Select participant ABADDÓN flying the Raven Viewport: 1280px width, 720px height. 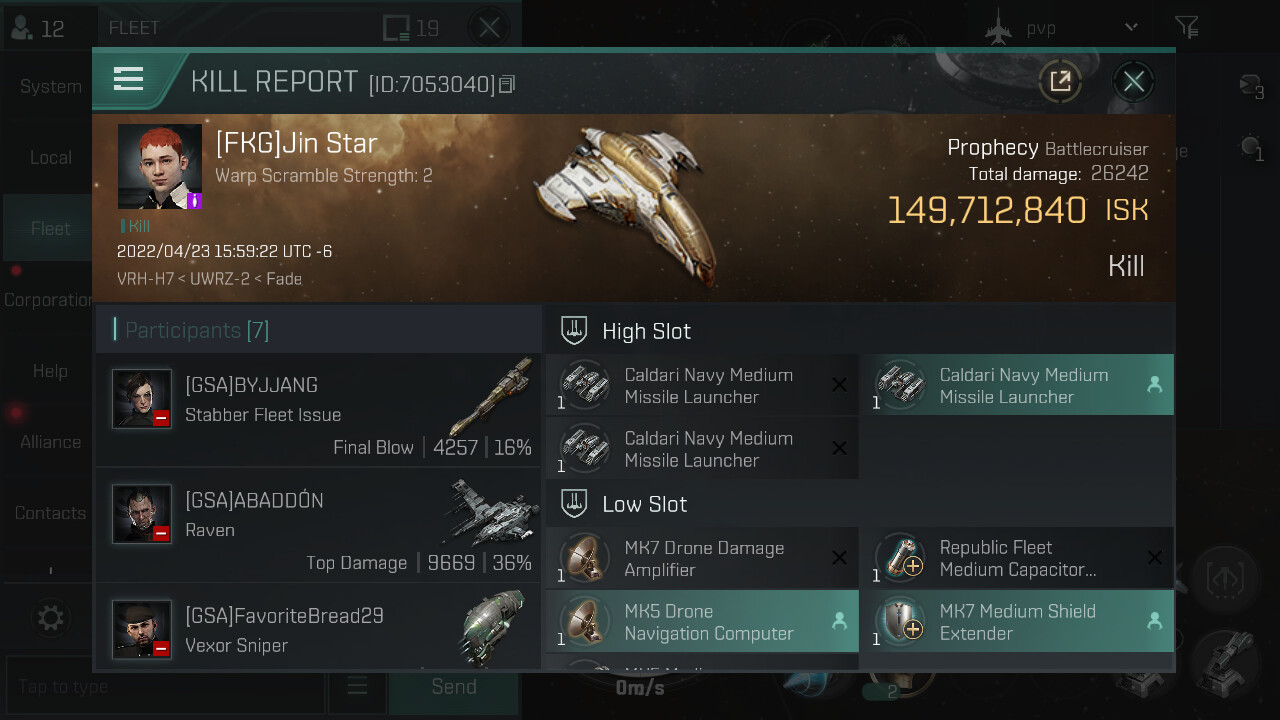pyautogui.click(x=318, y=525)
